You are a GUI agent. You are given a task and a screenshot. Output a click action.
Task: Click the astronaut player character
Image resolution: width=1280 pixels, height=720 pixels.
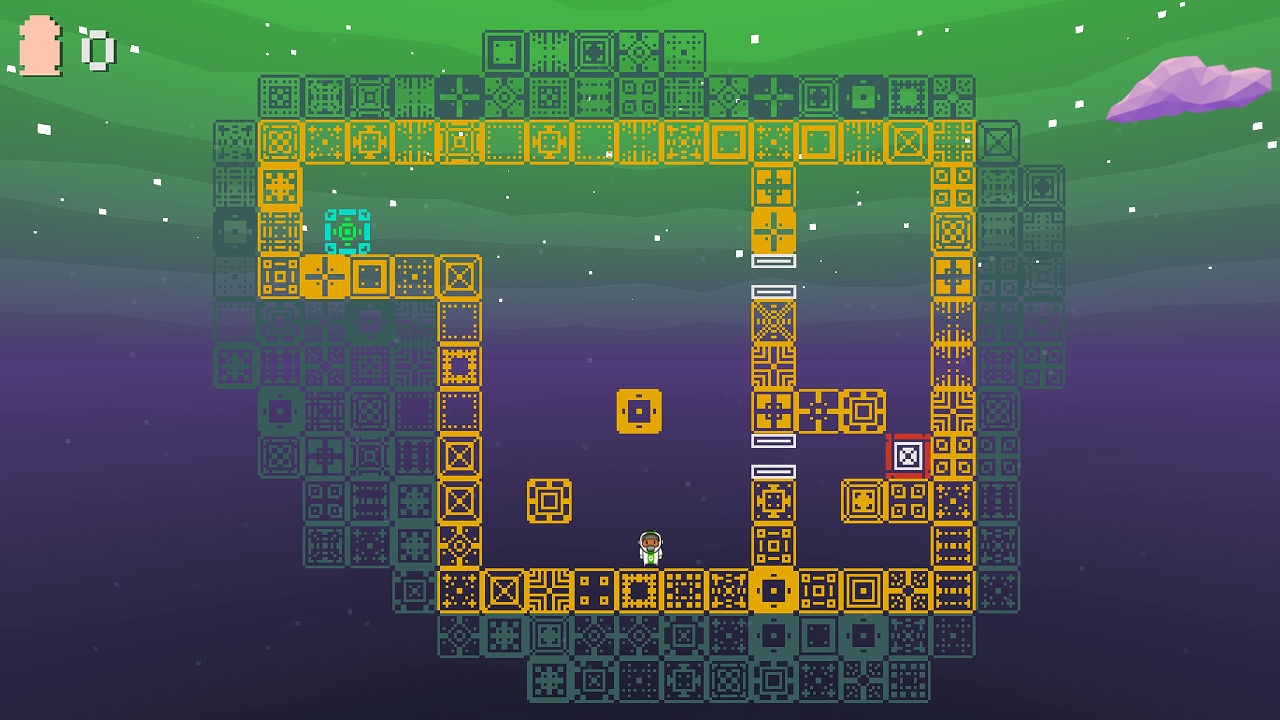click(x=648, y=549)
